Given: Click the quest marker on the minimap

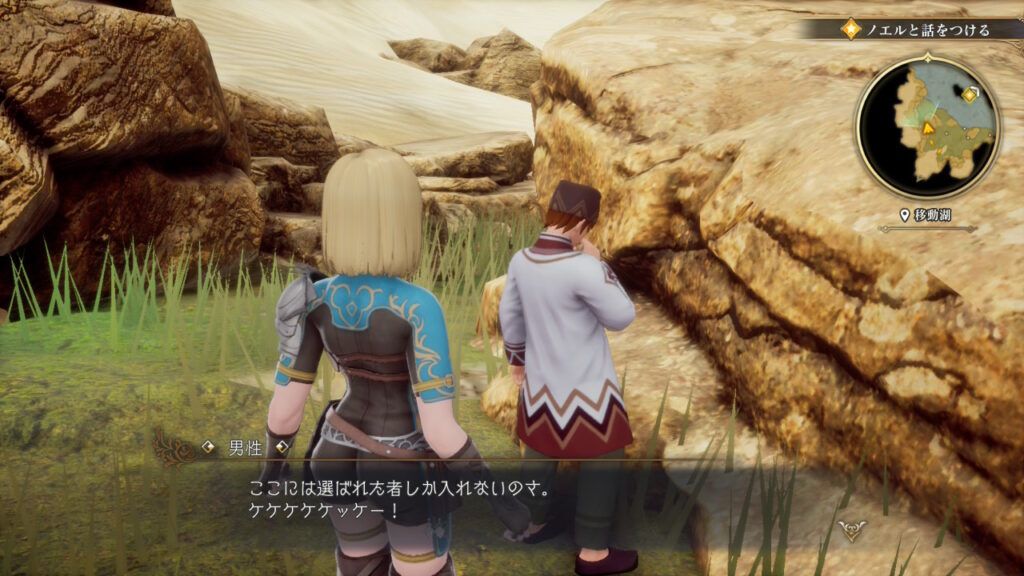Looking at the screenshot, I should tap(969, 96).
